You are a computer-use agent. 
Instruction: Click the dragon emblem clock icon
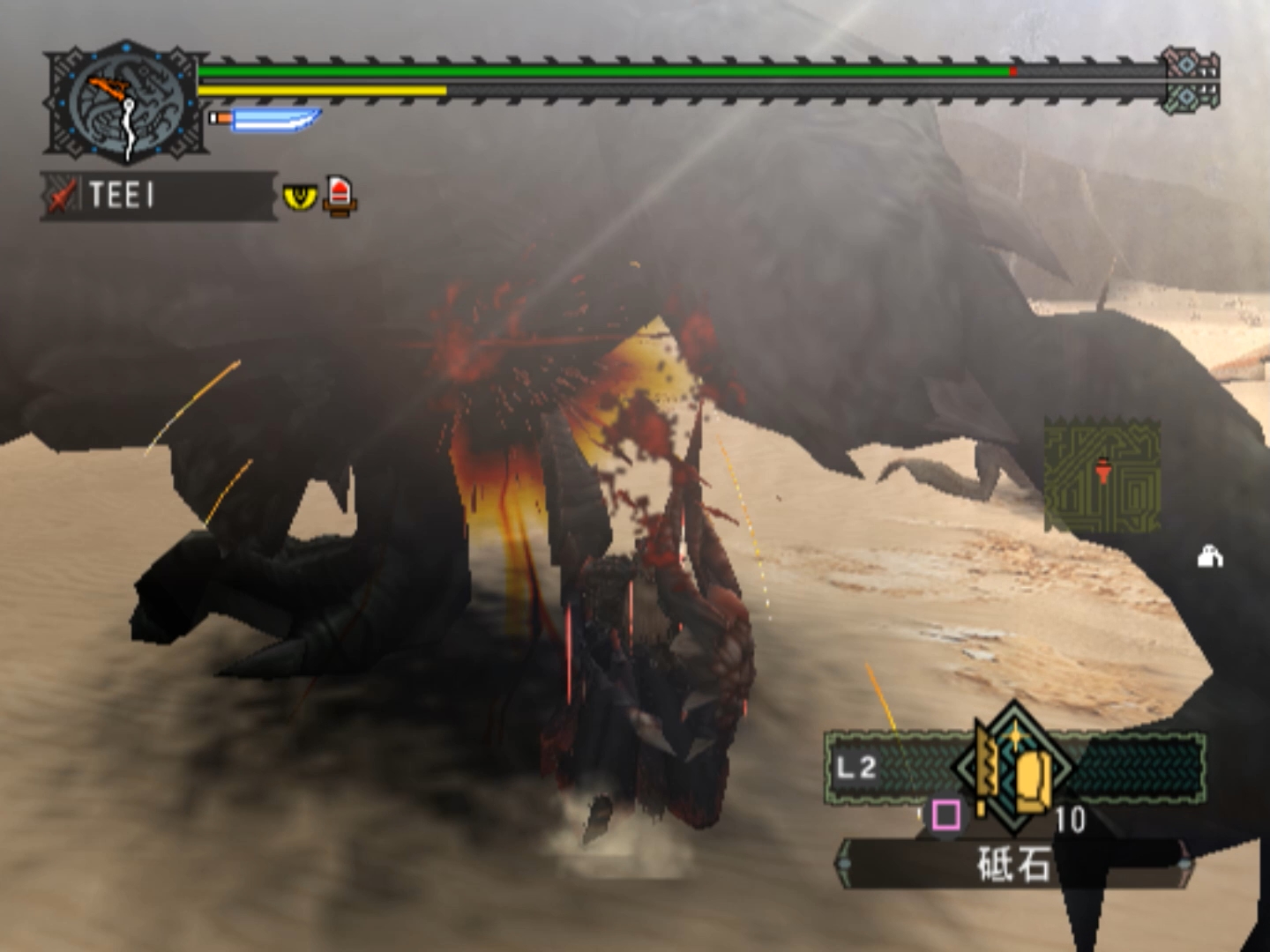(x=126, y=103)
